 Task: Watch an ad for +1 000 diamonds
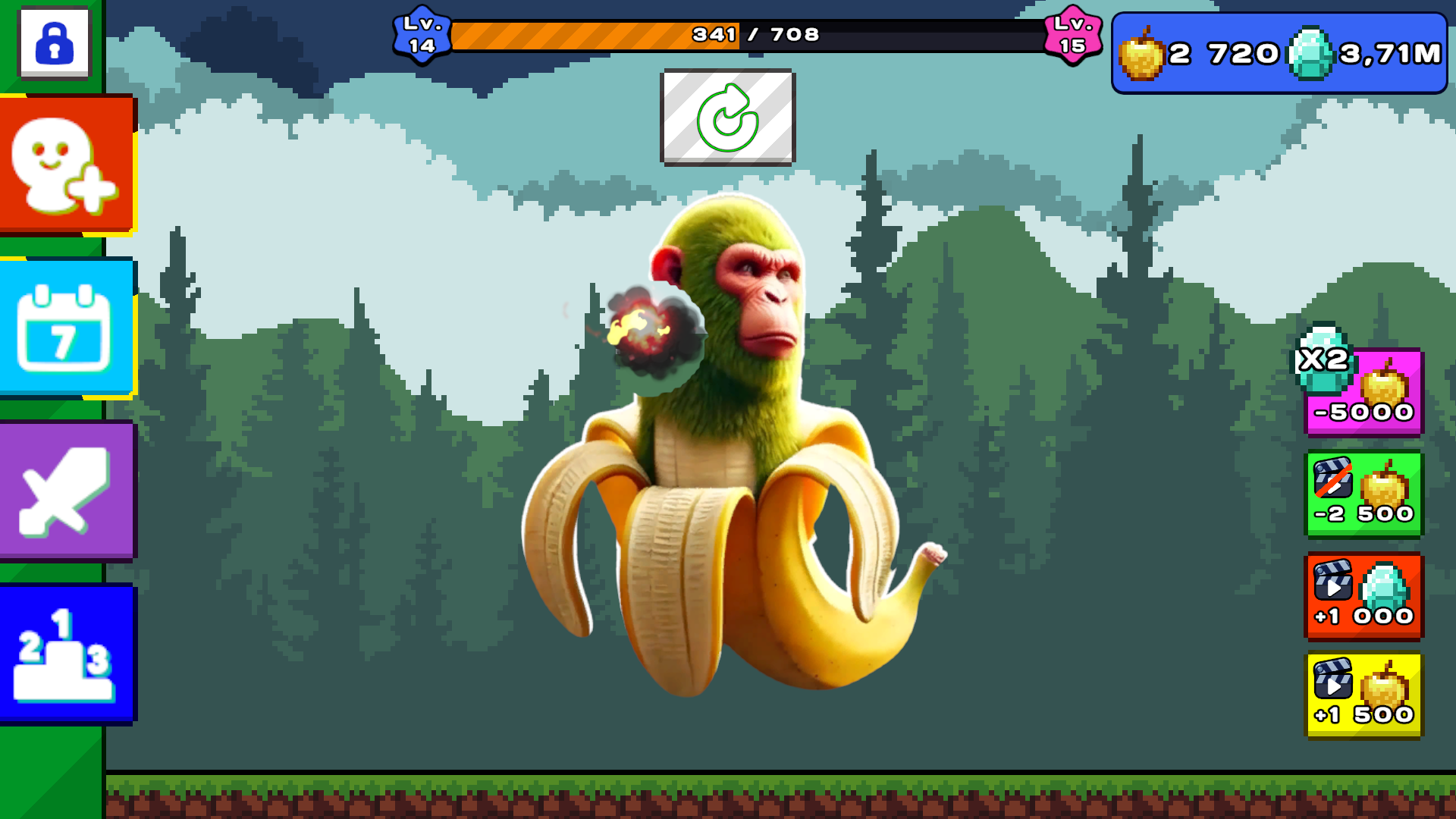(x=1364, y=596)
